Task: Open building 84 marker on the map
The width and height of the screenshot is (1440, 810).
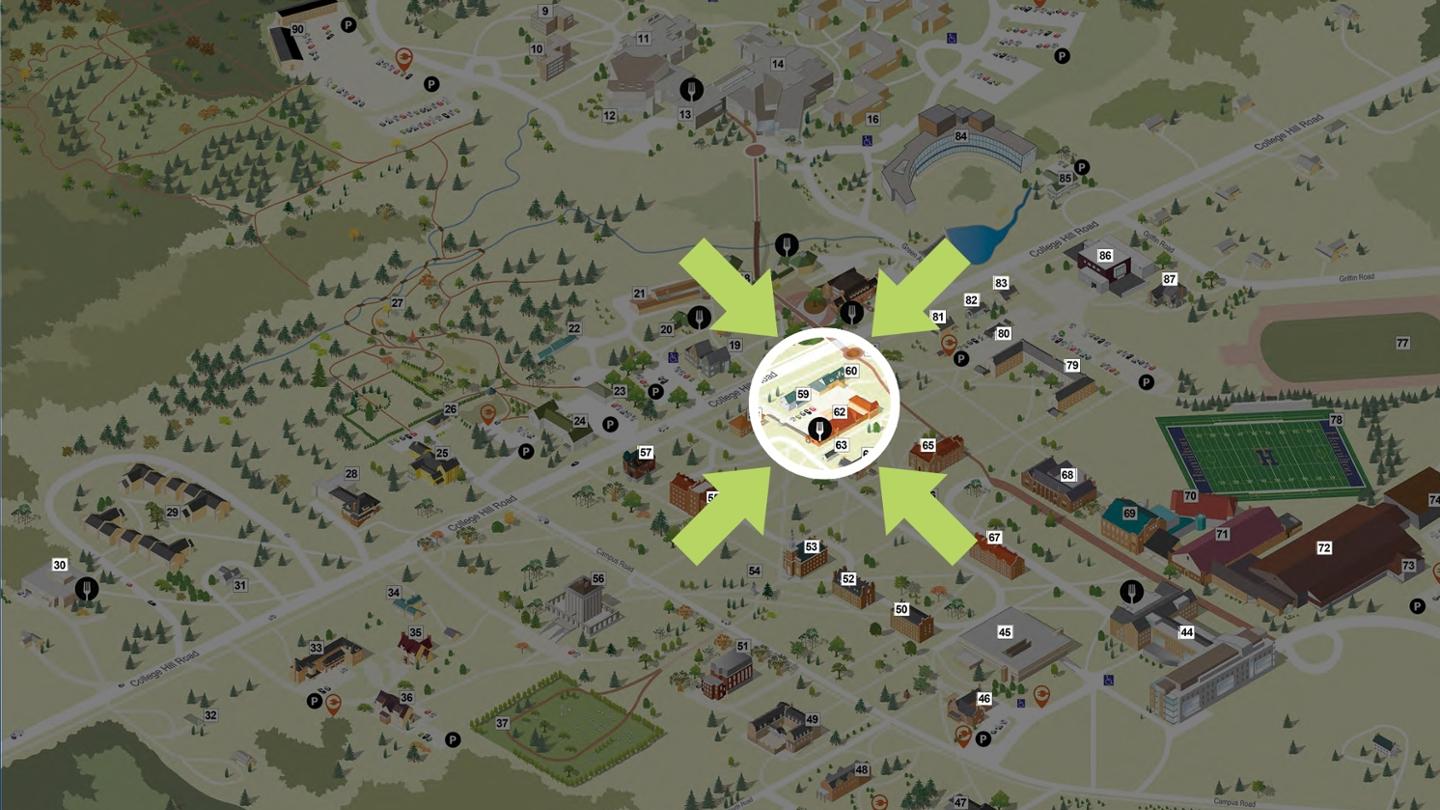Action: (962, 136)
